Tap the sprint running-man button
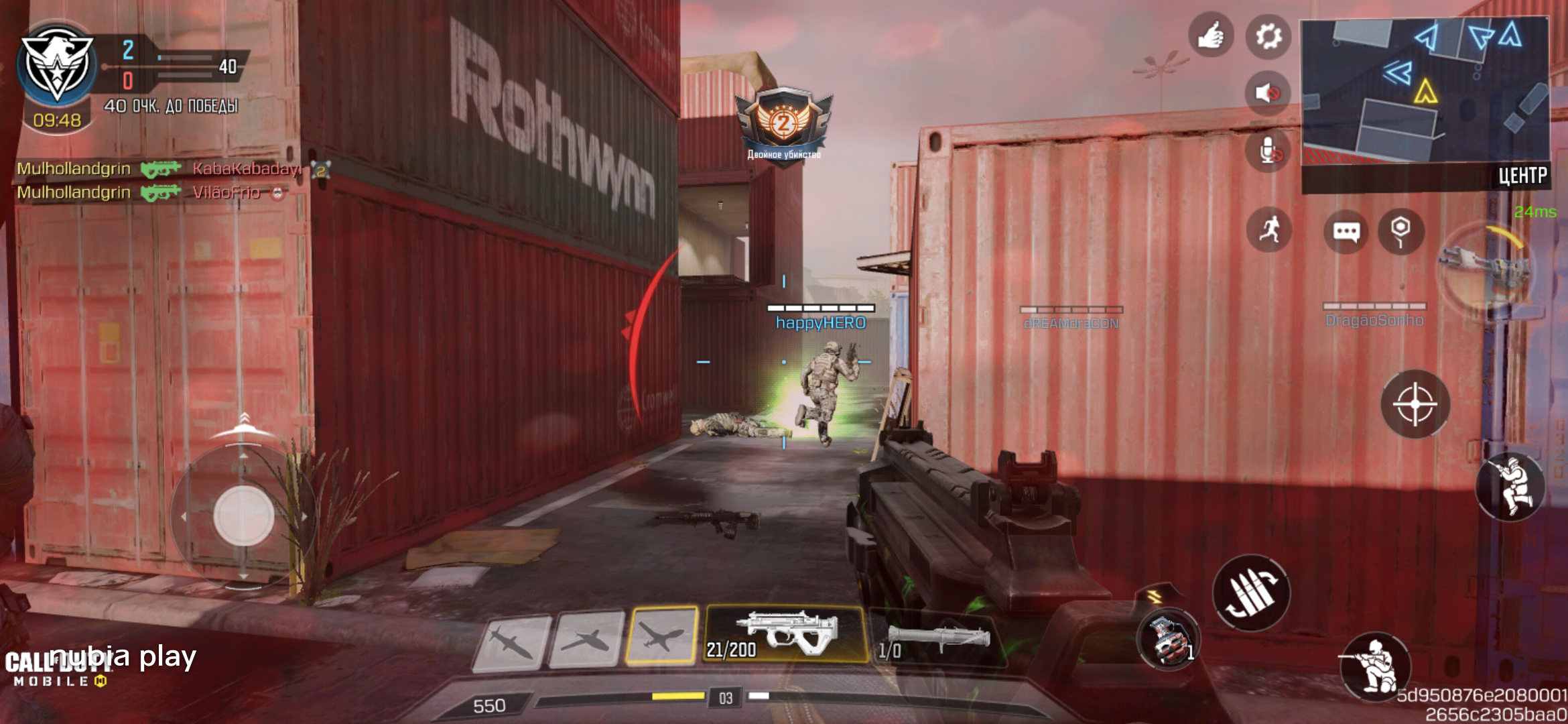The image size is (1568, 724). click(x=1269, y=230)
